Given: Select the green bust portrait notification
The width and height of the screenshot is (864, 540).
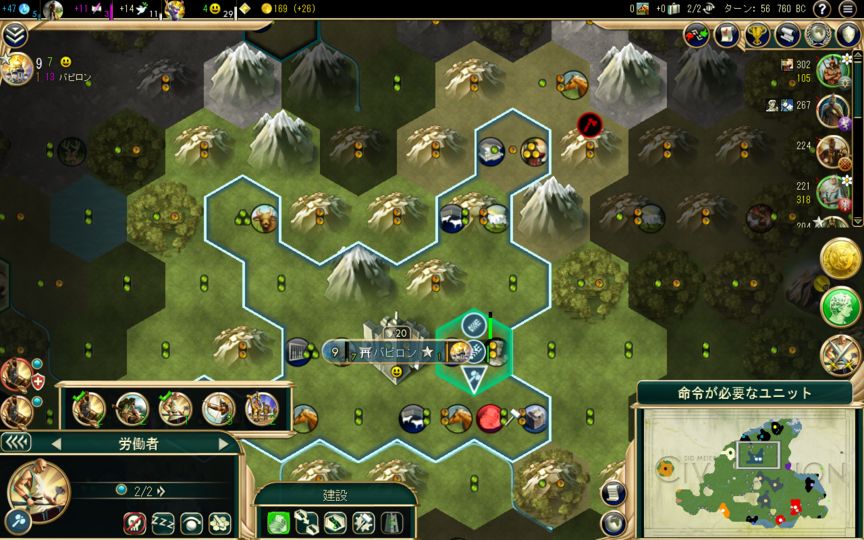Looking at the screenshot, I should click(x=841, y=307).
